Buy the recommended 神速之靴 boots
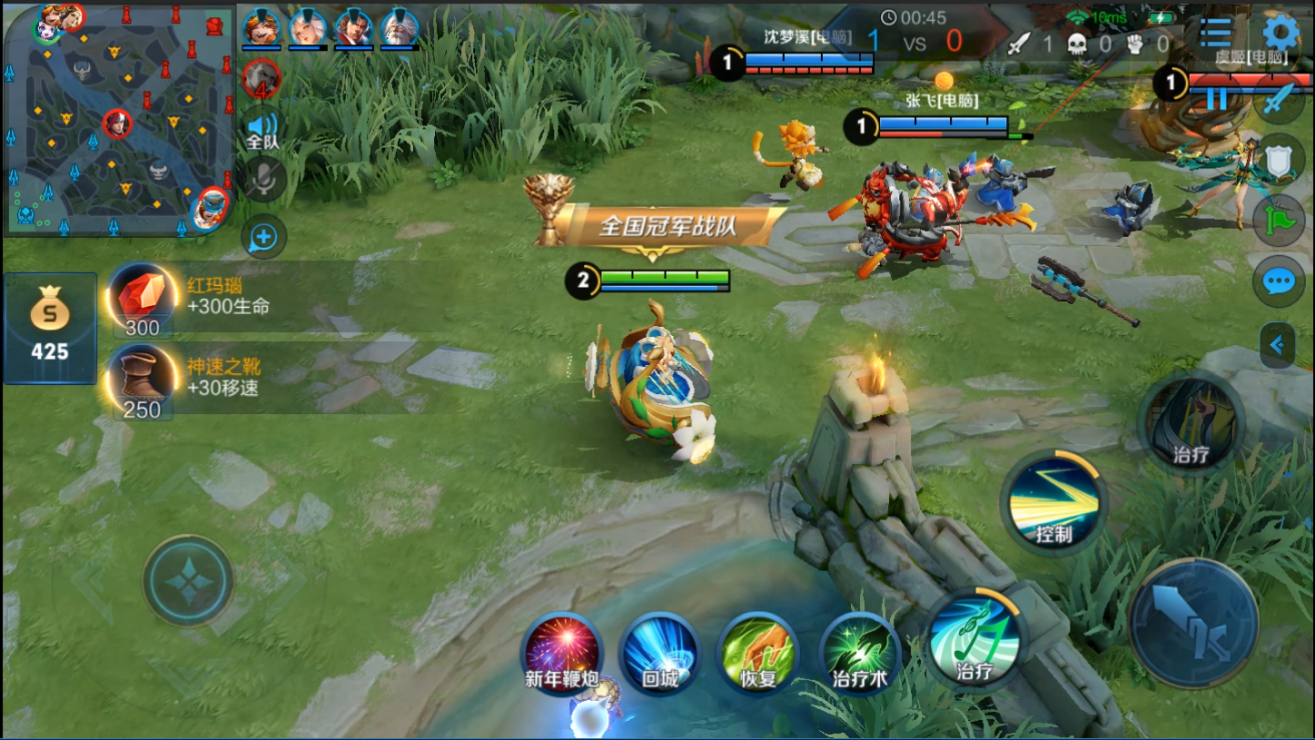Screen dimensions: 1315x740 click(x=142, y=379)
